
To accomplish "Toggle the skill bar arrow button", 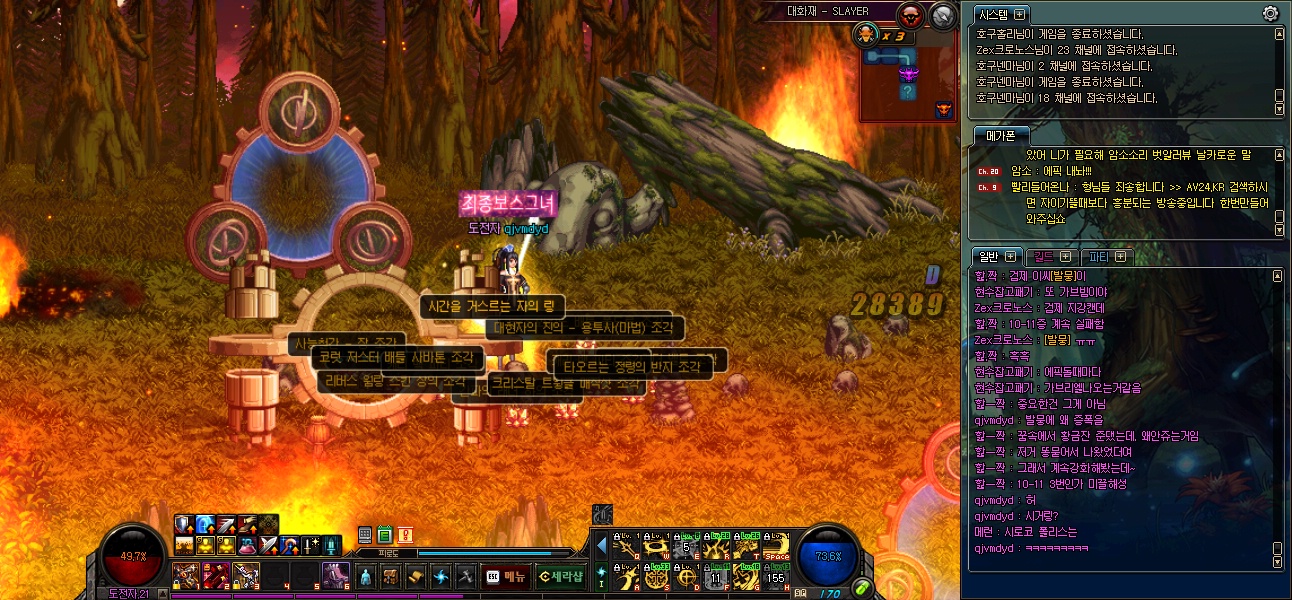I will coord(601,546).
